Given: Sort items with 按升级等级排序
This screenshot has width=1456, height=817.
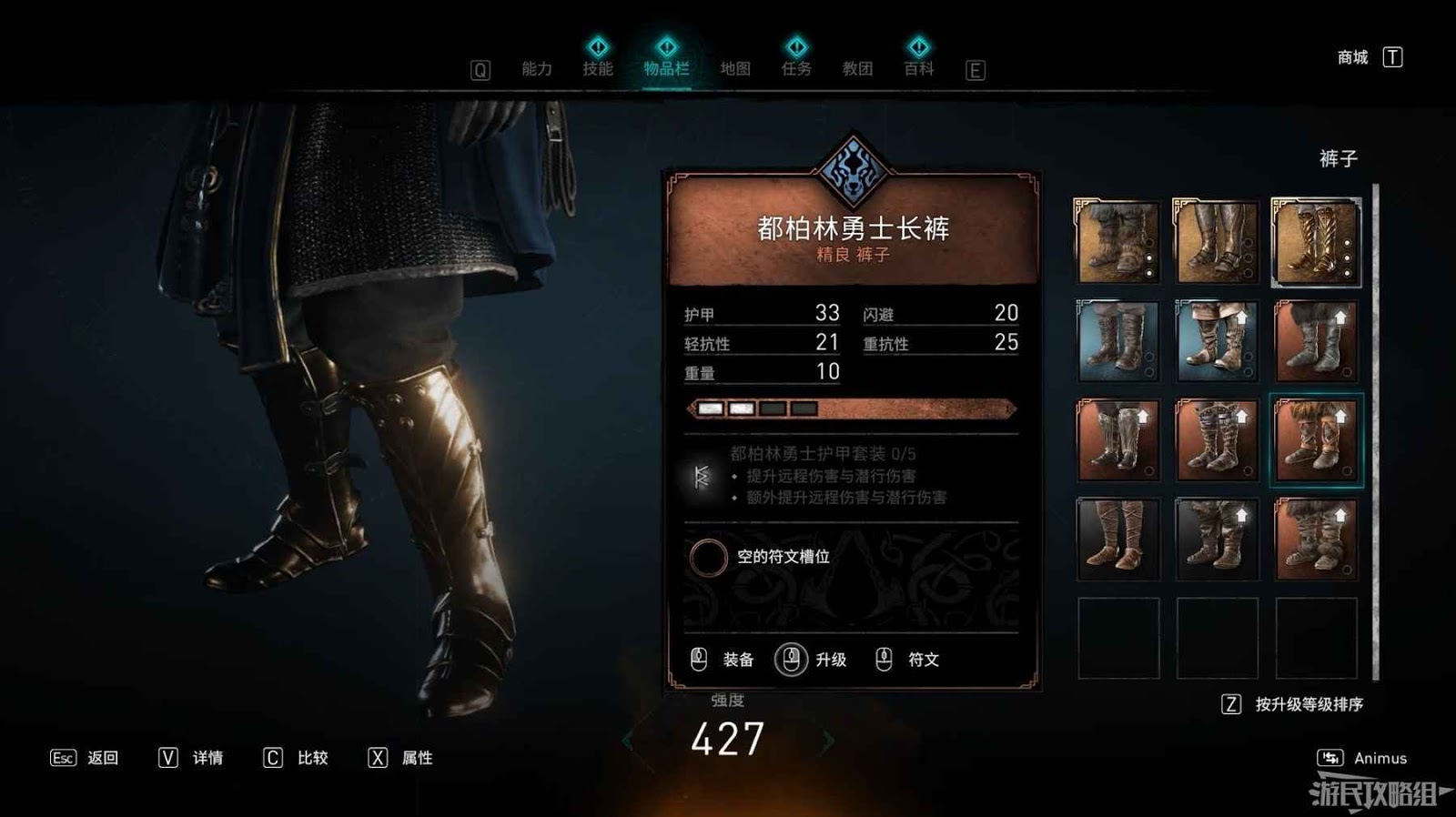Looking at the screenshot, I should click(x=1309, y=704).
